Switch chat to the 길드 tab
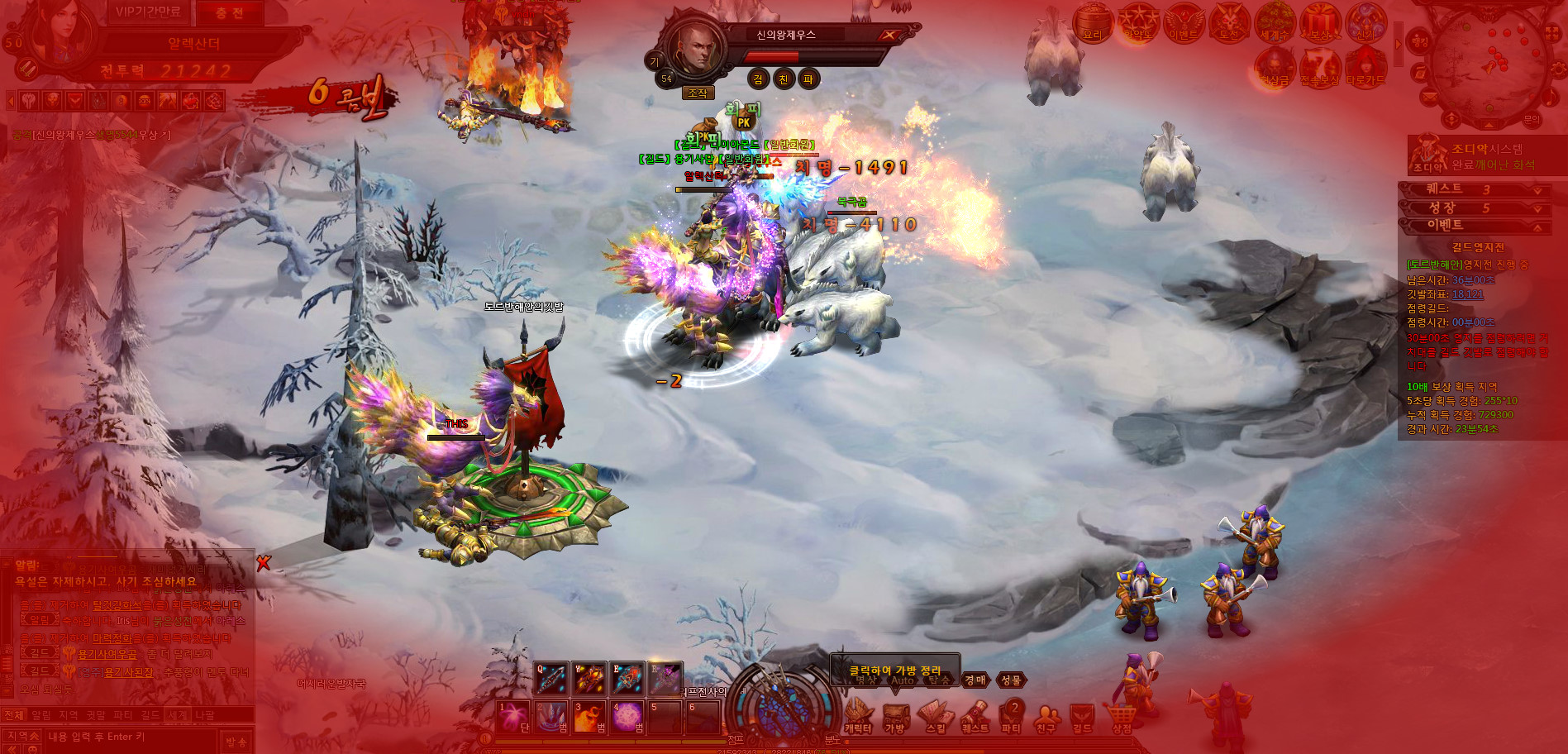The width and height of the screenshot is (1568, 754). pyautogui.click(x=150, y=715)
